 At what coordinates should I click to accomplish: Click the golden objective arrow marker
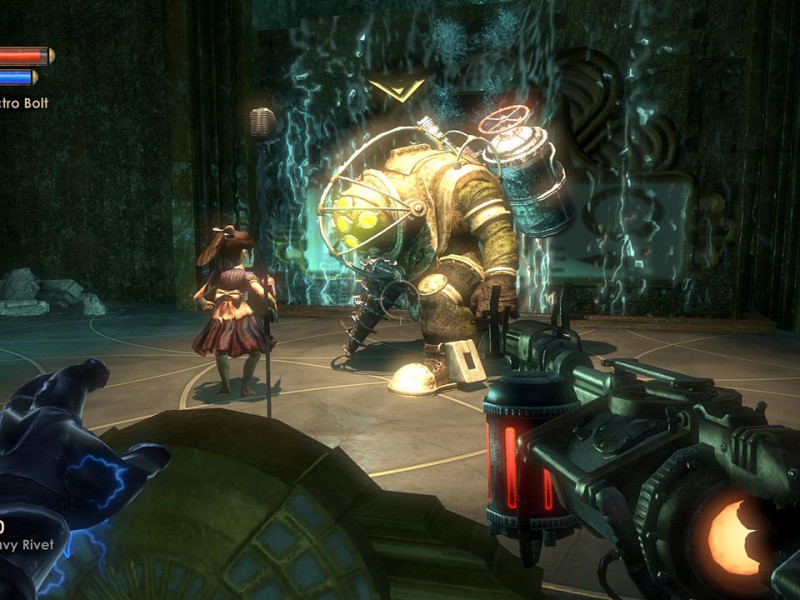396,88
